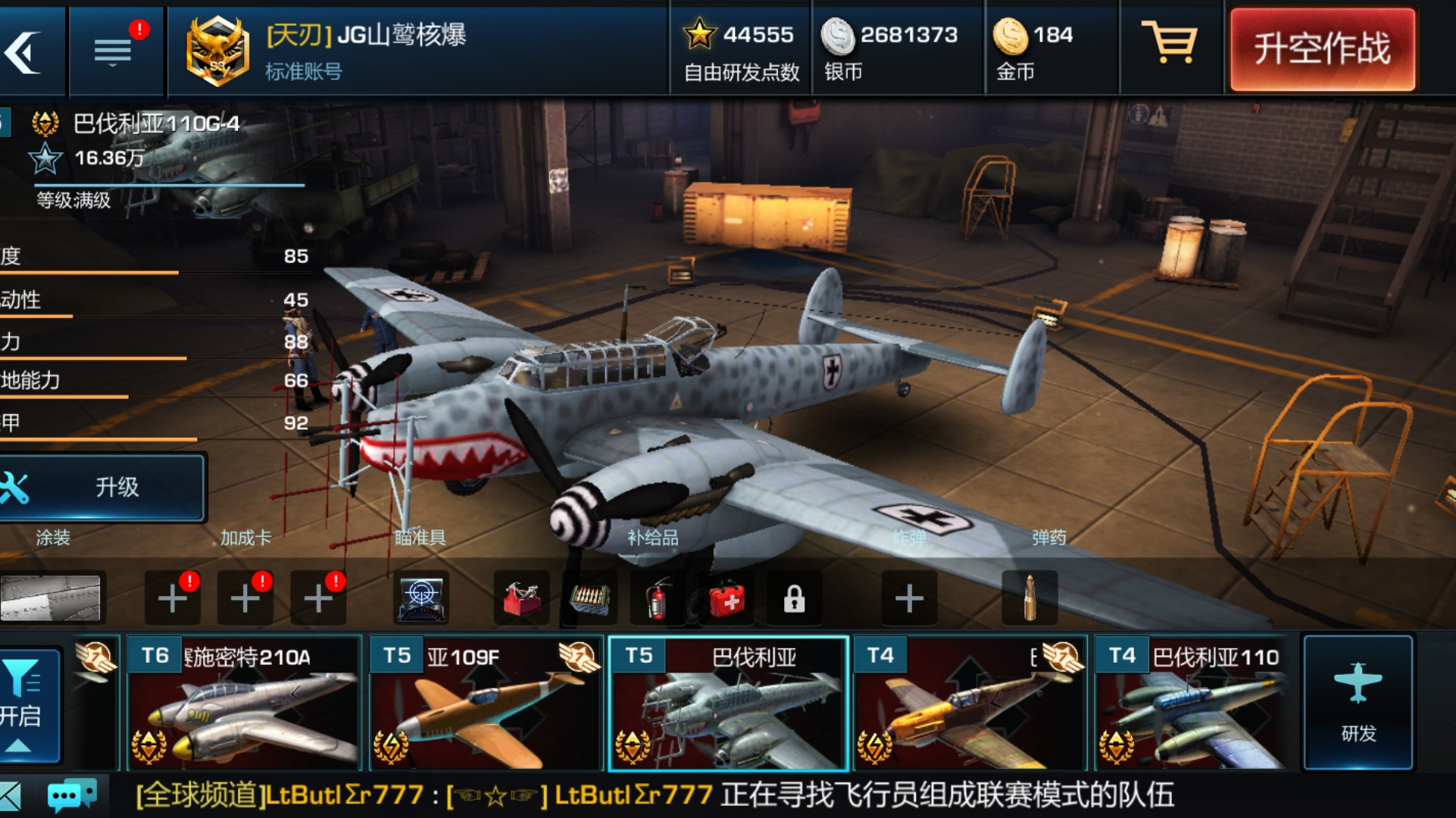Open the player profile badge

[217, 52]
